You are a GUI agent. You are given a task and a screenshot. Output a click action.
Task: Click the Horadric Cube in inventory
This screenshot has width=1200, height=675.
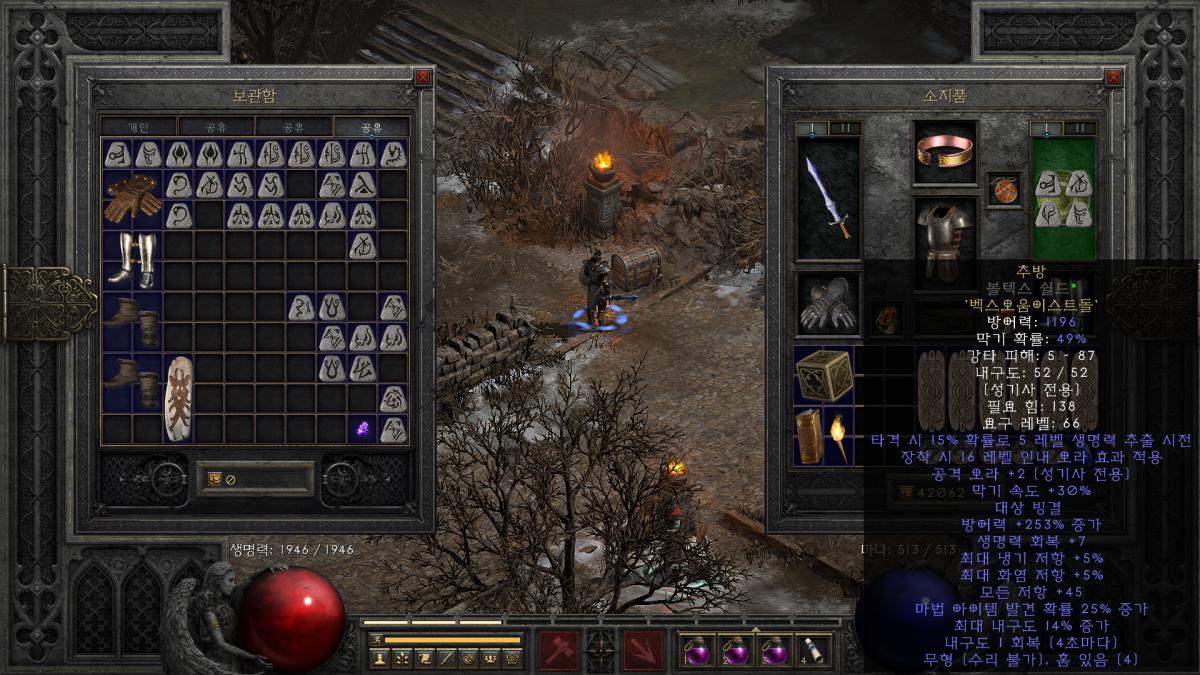[x=824, y=376]
